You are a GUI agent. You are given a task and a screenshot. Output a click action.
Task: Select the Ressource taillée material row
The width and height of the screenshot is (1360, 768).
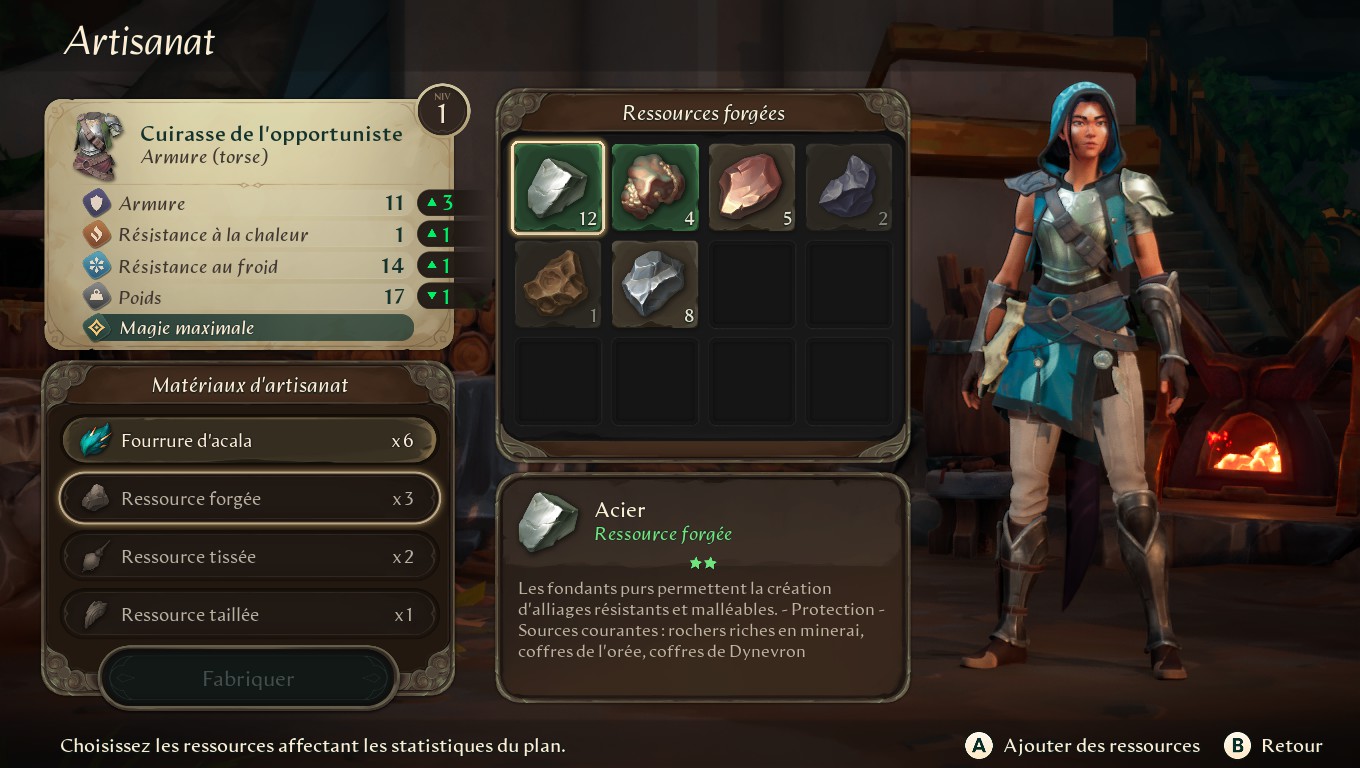coord(250,615)
